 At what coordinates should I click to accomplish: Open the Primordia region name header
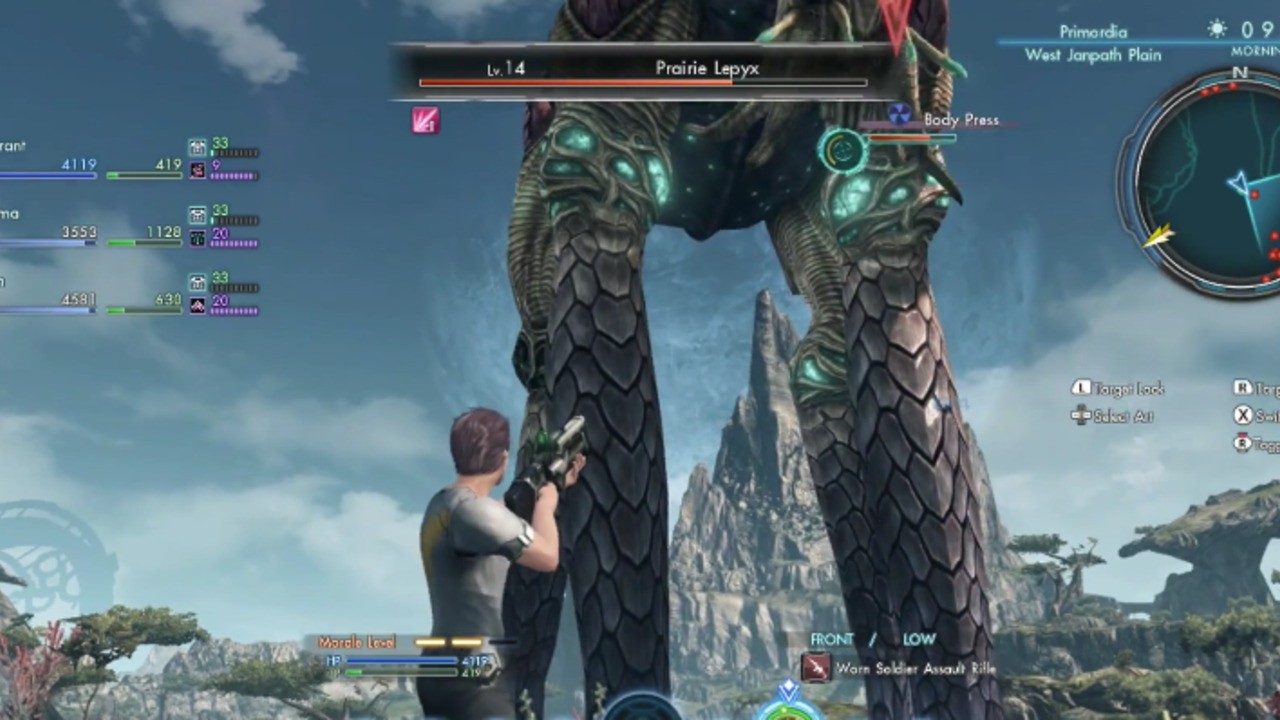[1092, 31]
